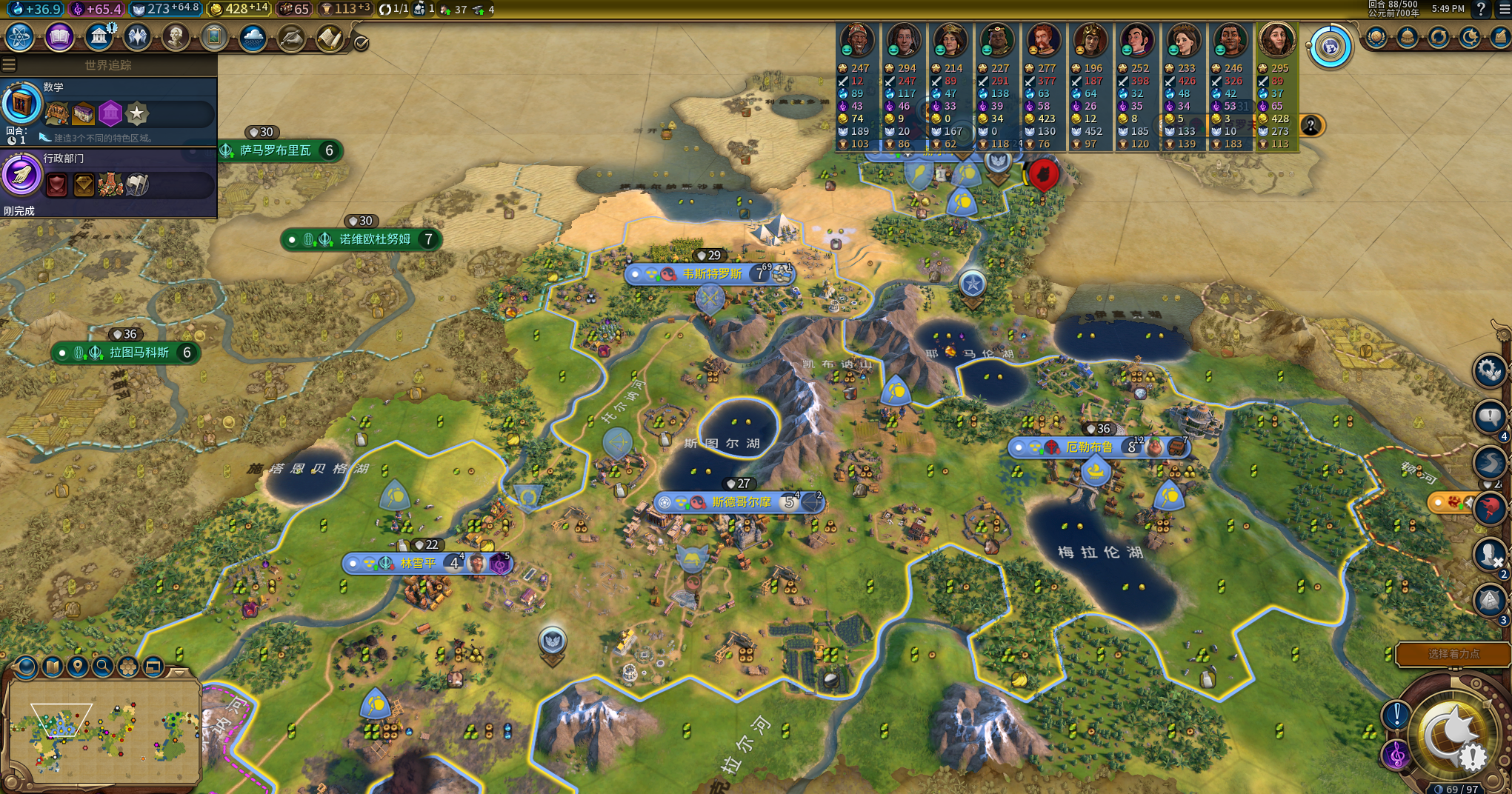Open the help question mark button
This screenshot has width=1512, height=794.
pyautogui.click(x=1480, y=9)
